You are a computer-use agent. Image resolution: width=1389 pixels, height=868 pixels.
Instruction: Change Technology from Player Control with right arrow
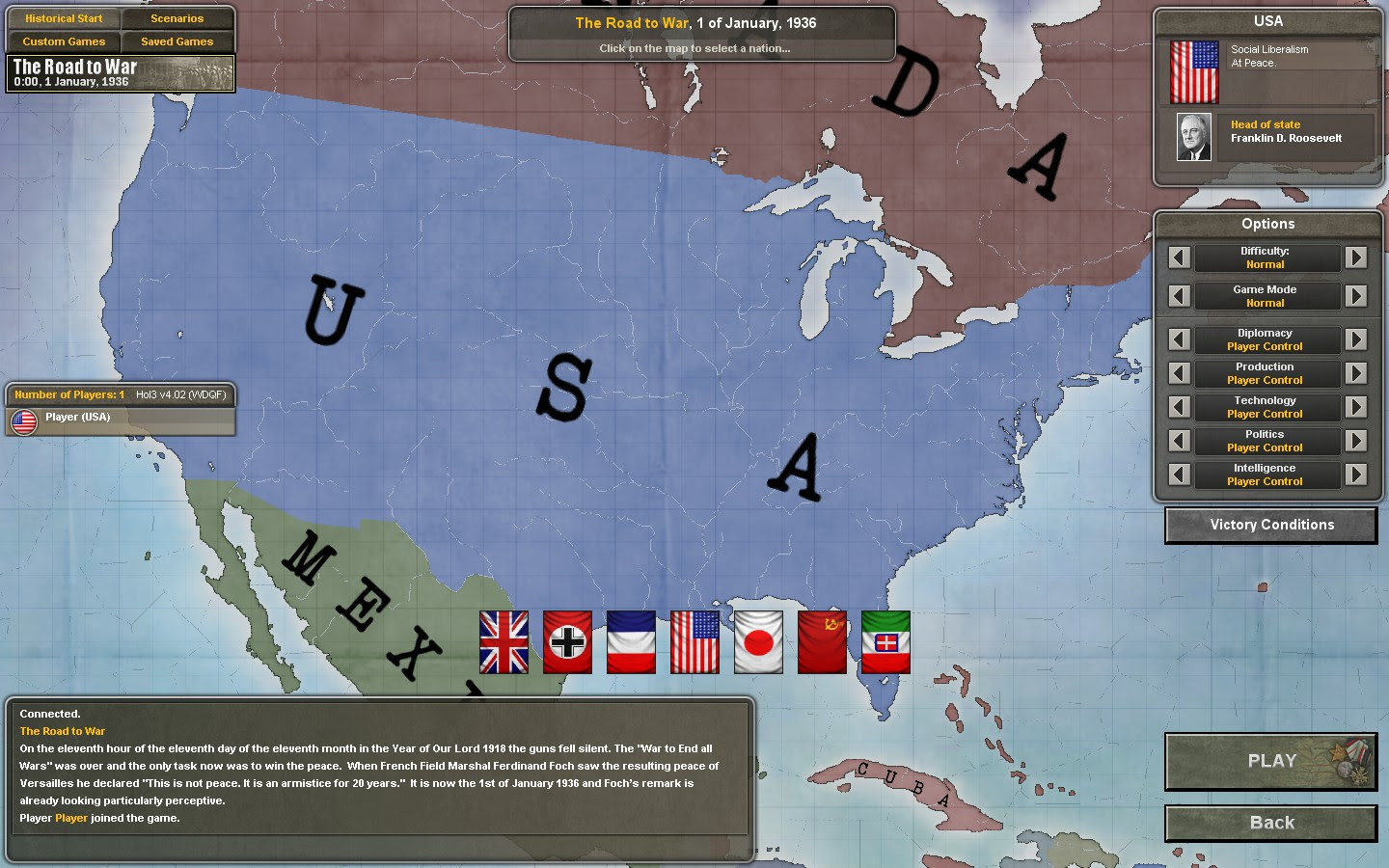[1356, 407]
